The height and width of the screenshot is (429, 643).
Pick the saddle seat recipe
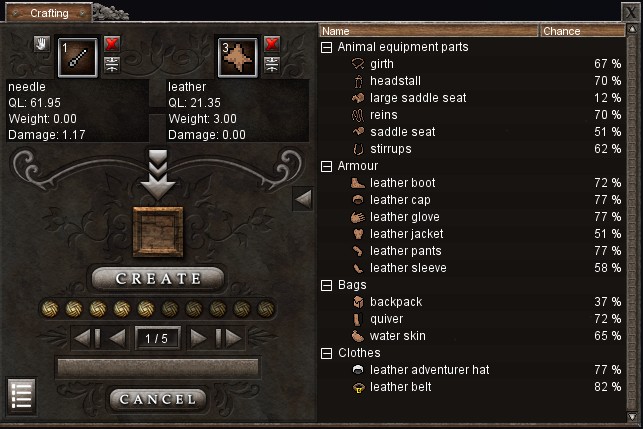tap(402, 132)
